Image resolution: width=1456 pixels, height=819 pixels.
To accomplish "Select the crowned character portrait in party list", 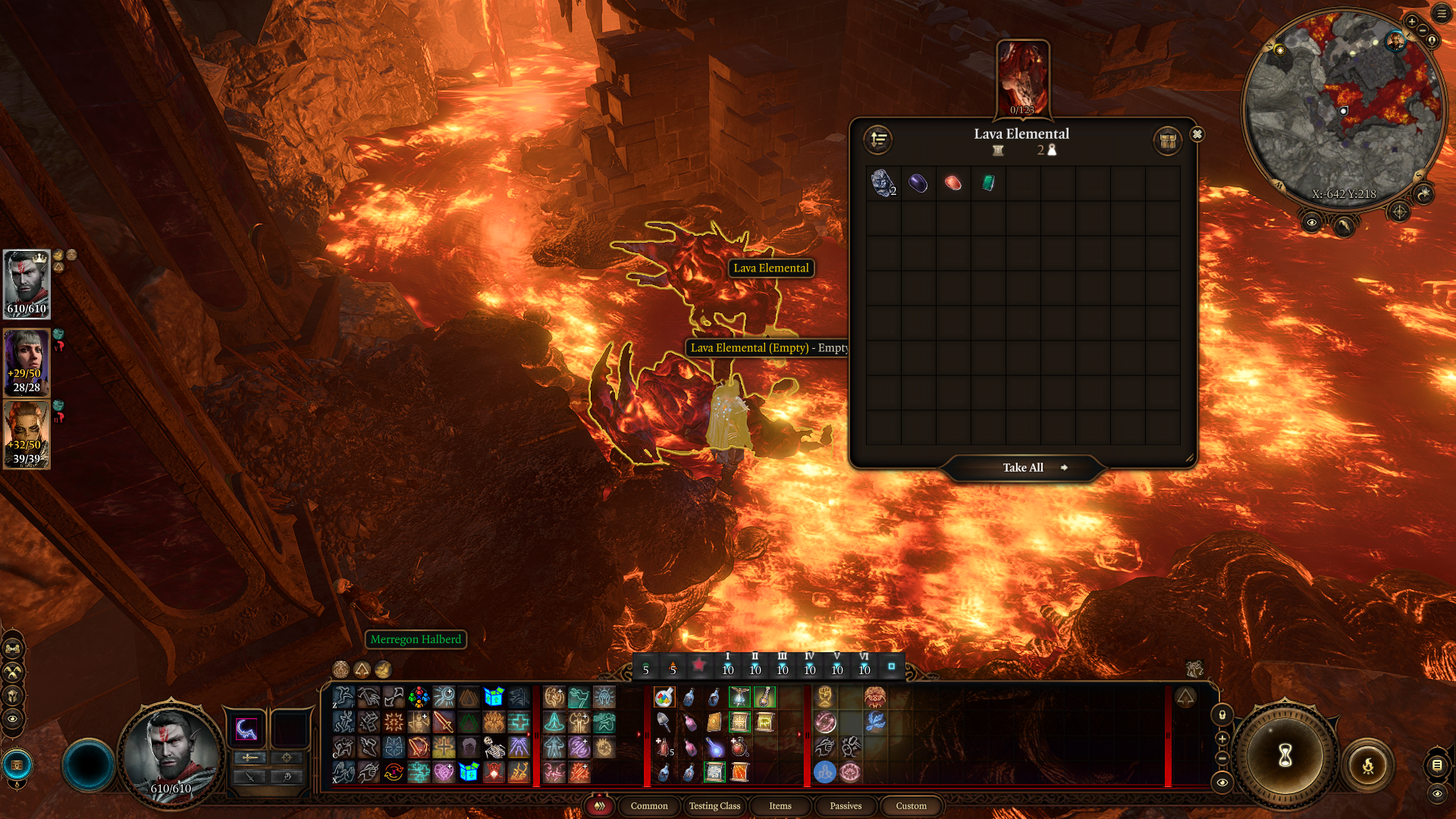I will (27, 284).
